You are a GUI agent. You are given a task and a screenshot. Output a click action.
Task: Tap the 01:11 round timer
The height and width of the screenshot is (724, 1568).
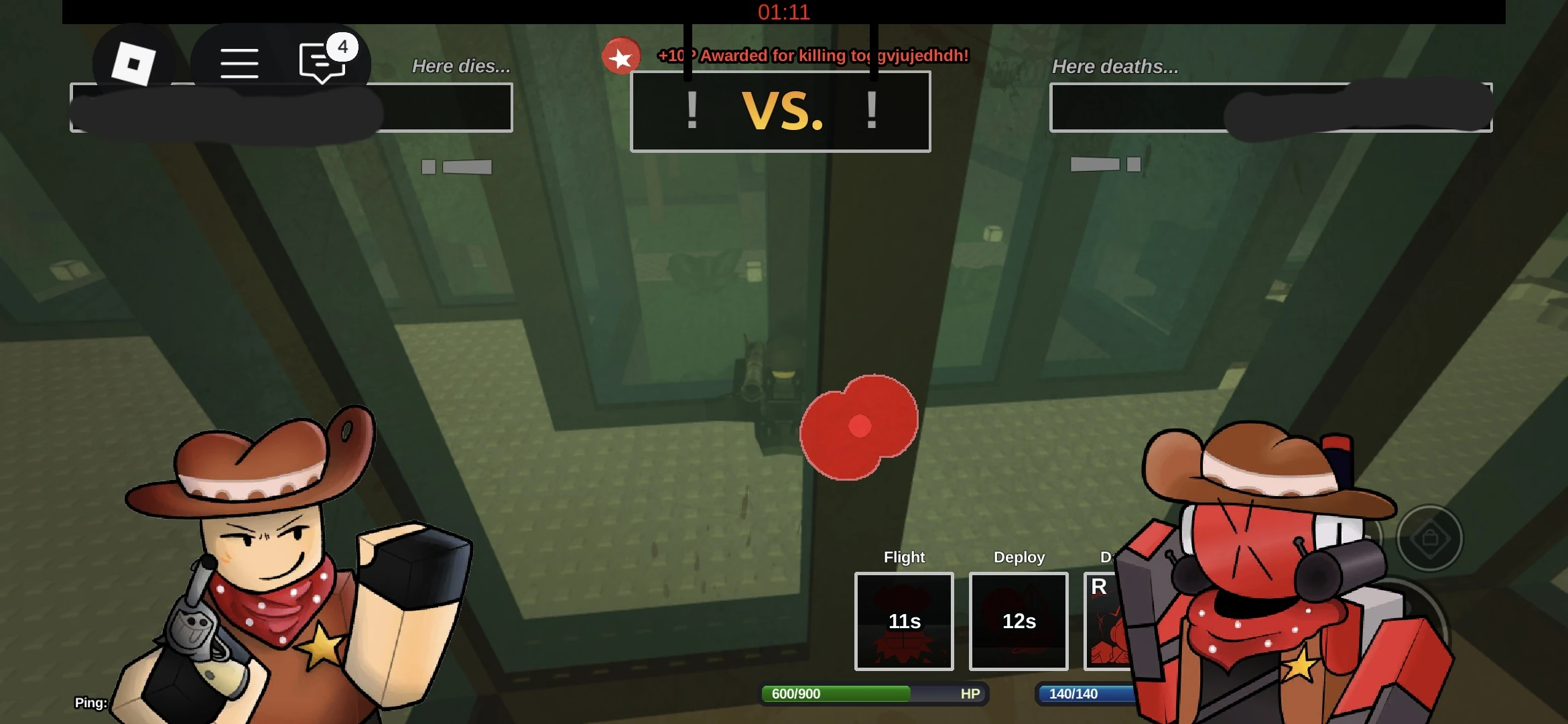[x=783, y=12]
